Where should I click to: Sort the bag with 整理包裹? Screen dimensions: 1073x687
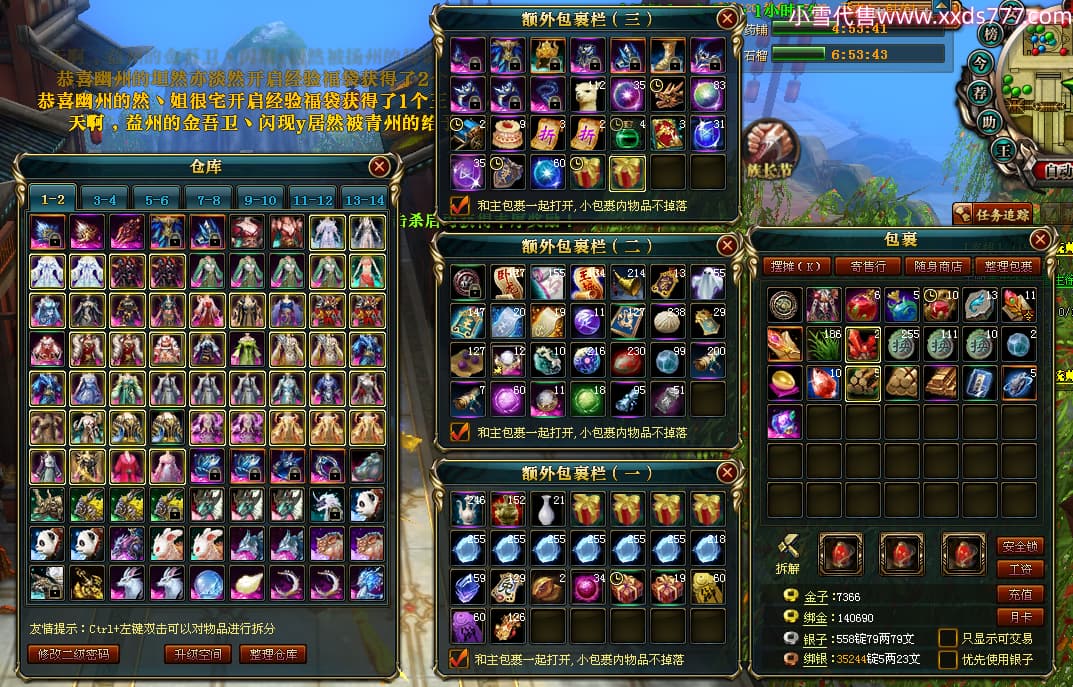coord(1008,266)
